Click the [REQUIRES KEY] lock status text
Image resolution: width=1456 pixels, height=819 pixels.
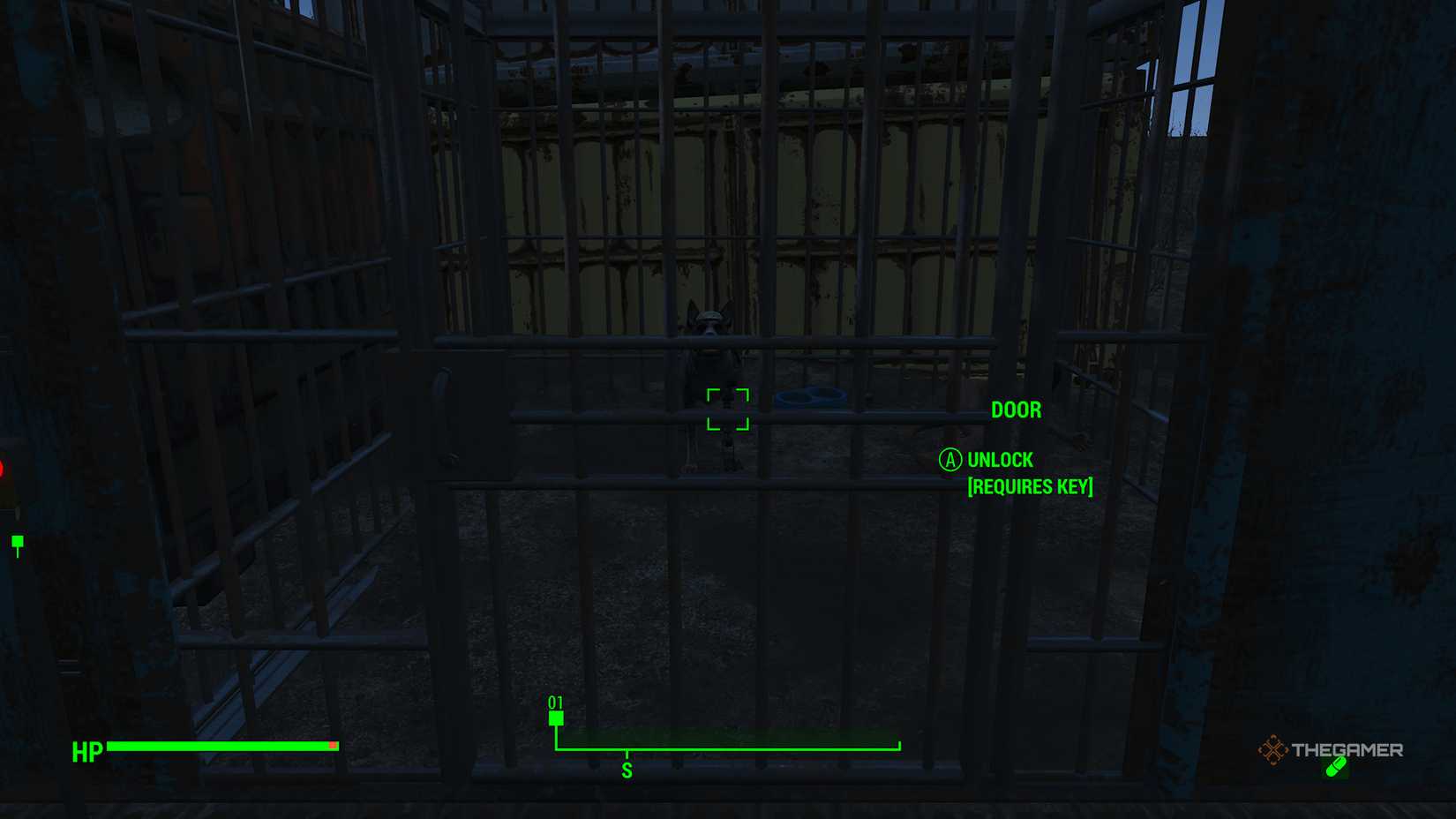[1029, 486]
